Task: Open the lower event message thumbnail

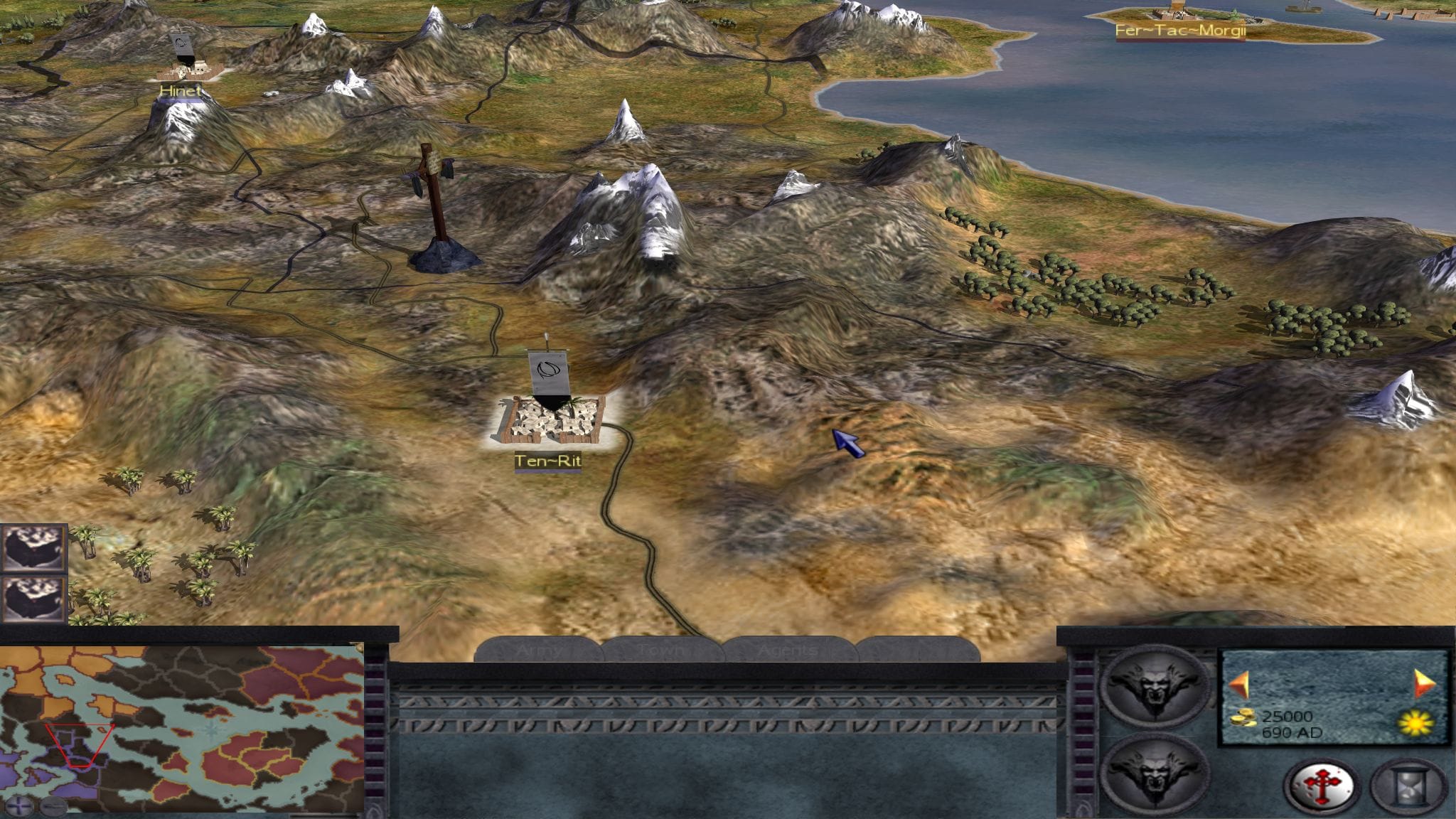Action: 33,599
